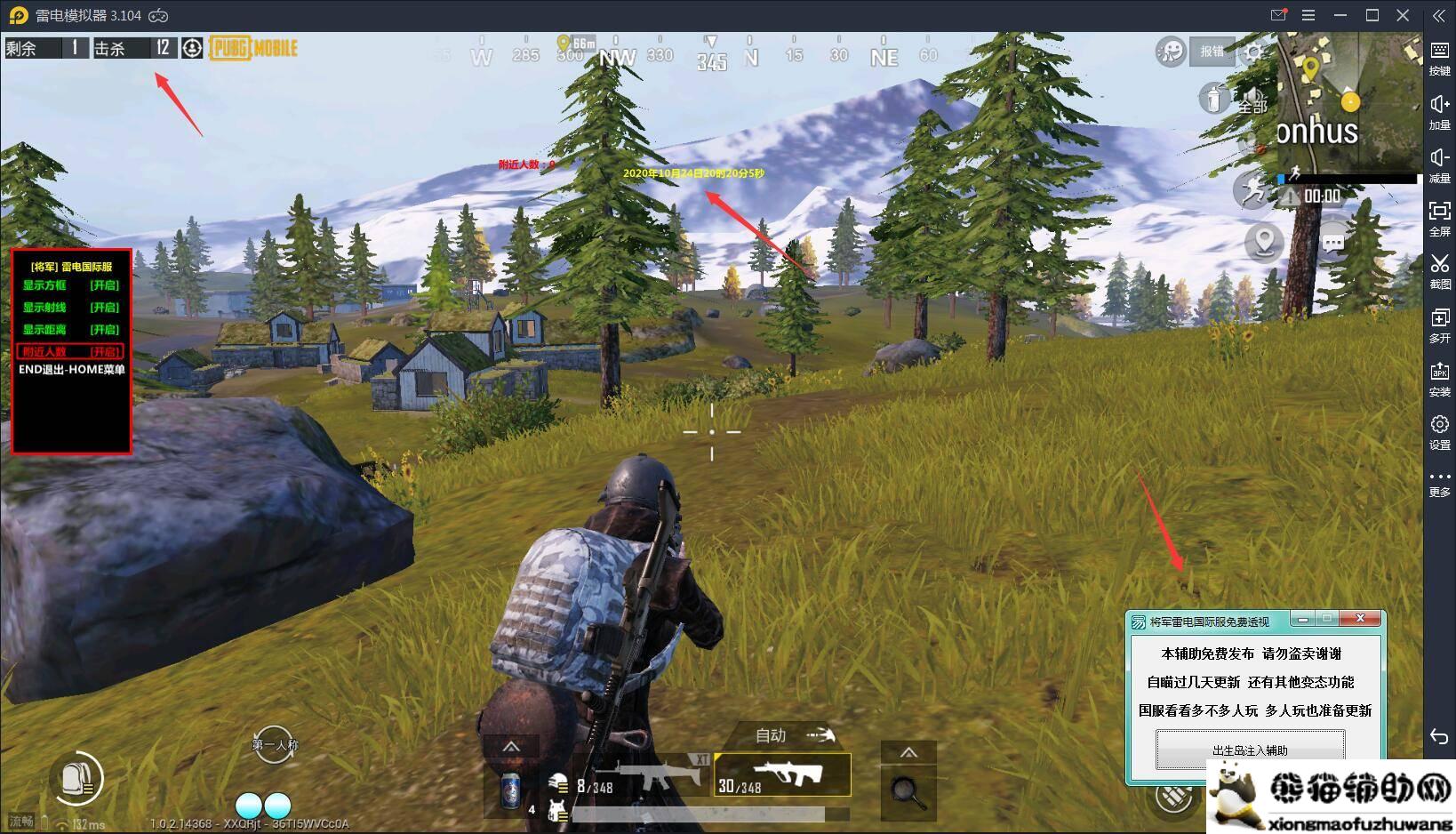
Task: Close the emulator window
Action: [x=1403, y=15]
